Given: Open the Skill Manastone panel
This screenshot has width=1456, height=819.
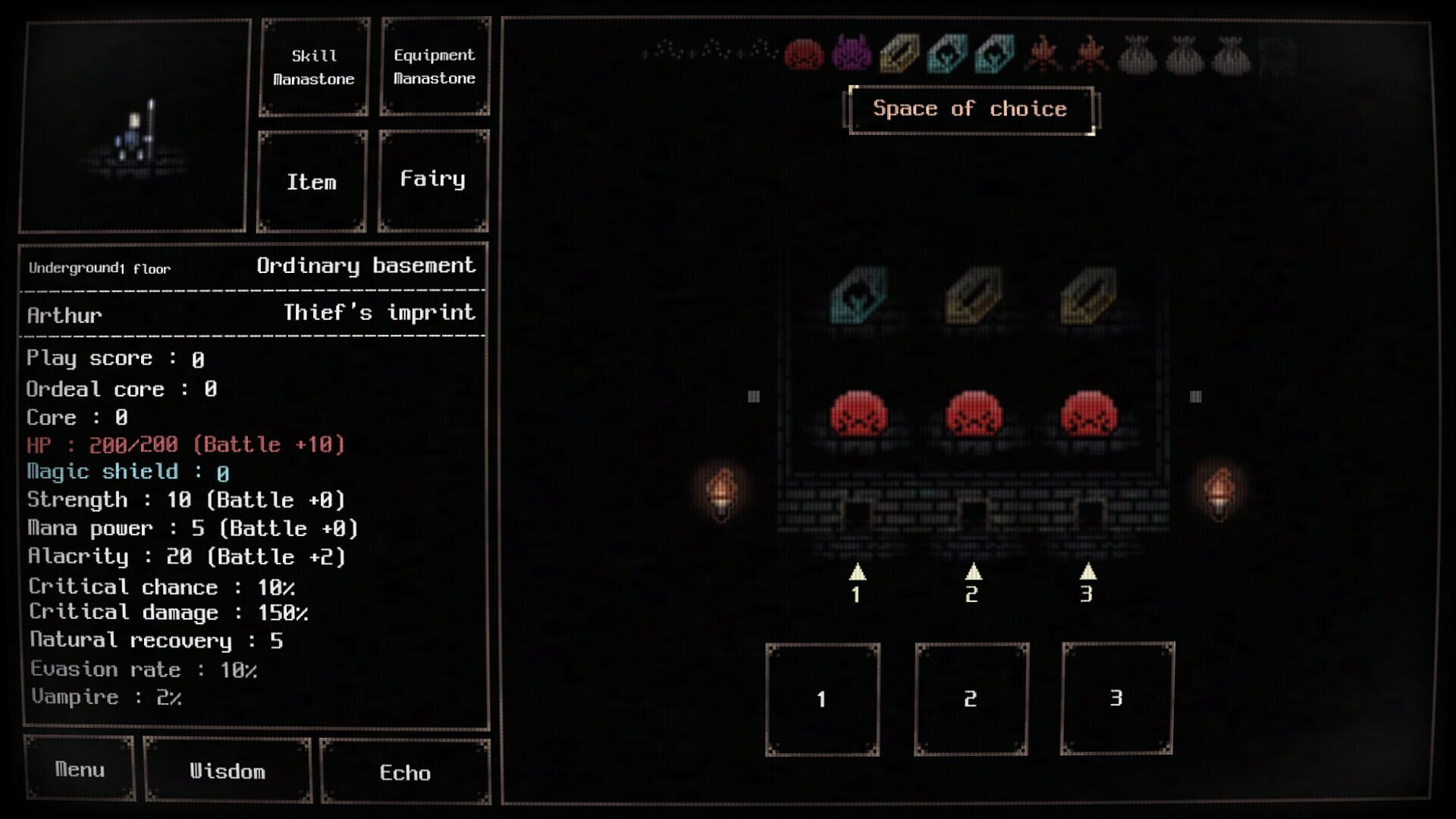Looking at the screenshot, I should 313,67.
